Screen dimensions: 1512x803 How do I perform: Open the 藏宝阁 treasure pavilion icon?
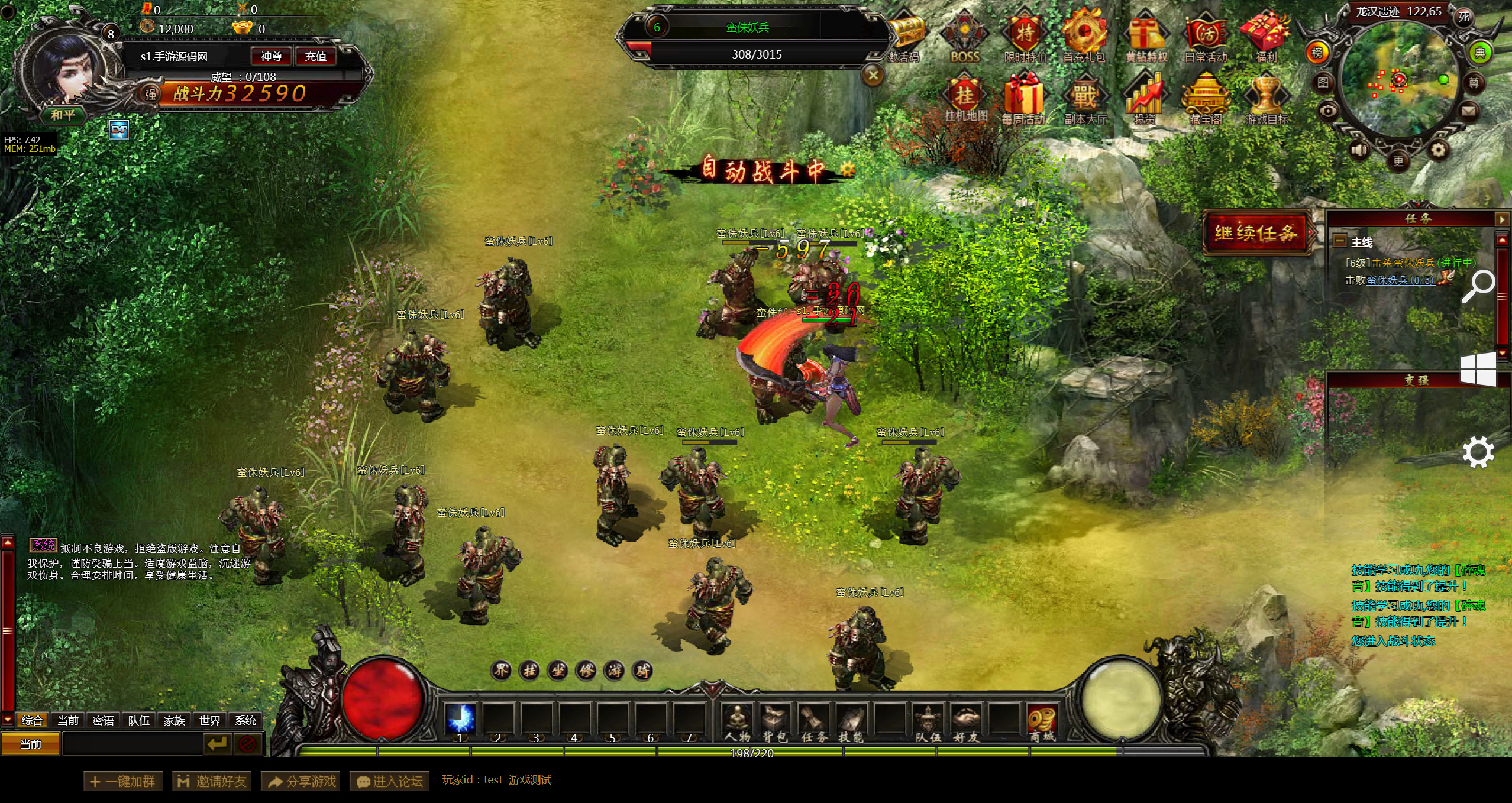pos(1206,98)
